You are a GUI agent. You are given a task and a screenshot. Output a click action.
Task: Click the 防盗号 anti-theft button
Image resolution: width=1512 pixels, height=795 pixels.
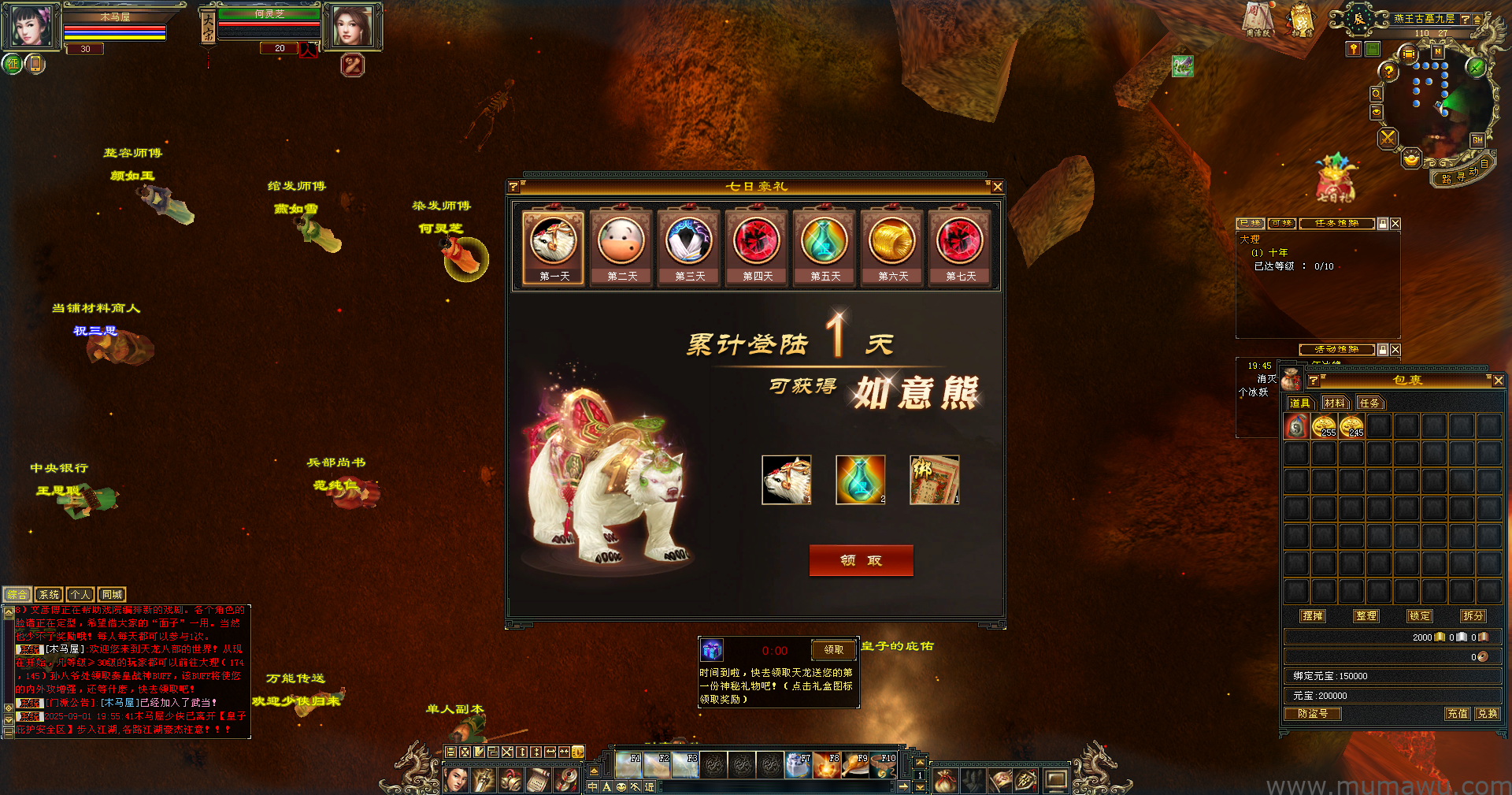pyautogui.click(x=1313, y=714)
